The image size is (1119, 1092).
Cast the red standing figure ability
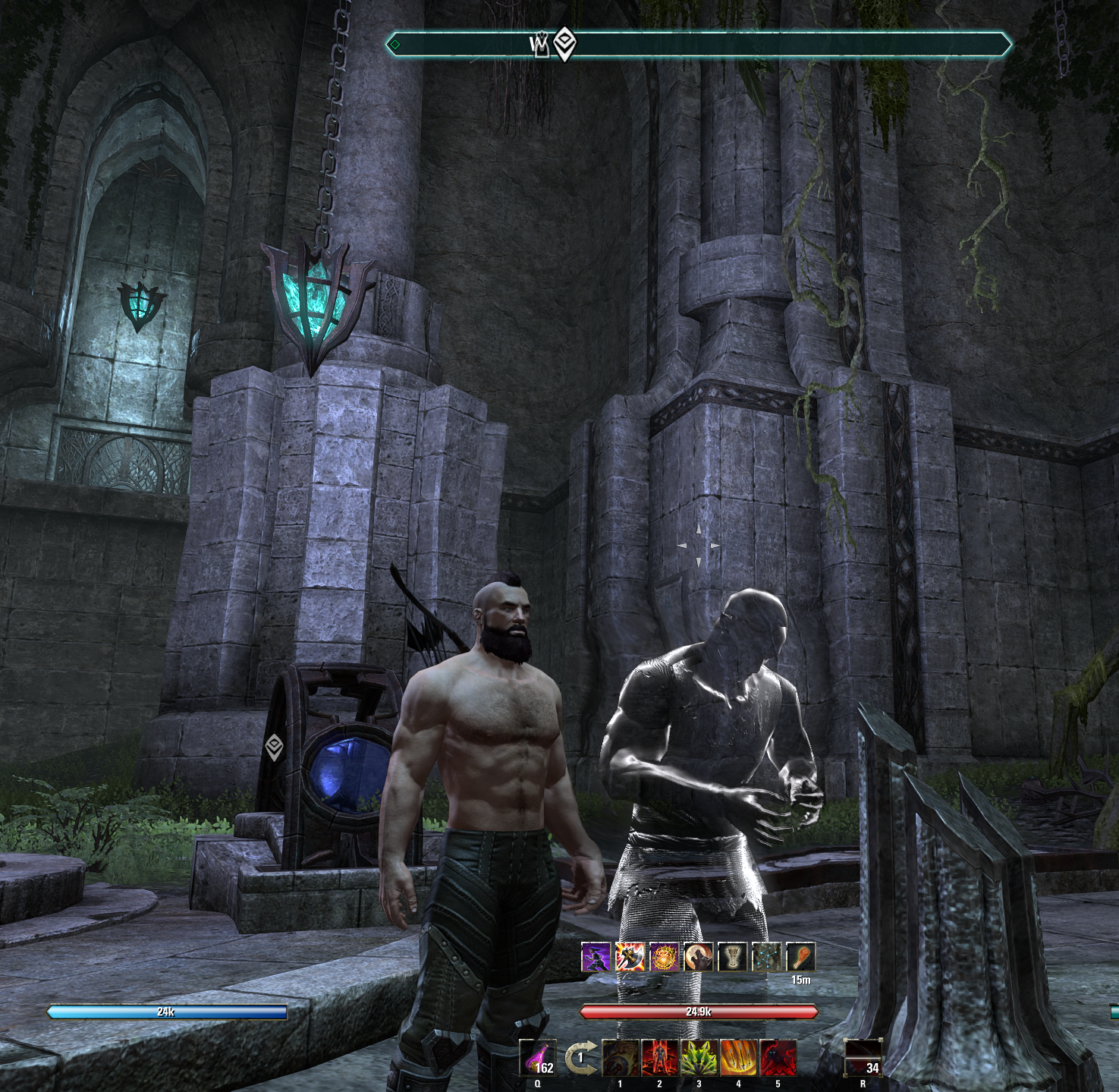pyautogui.click(x=660, y=1058)
